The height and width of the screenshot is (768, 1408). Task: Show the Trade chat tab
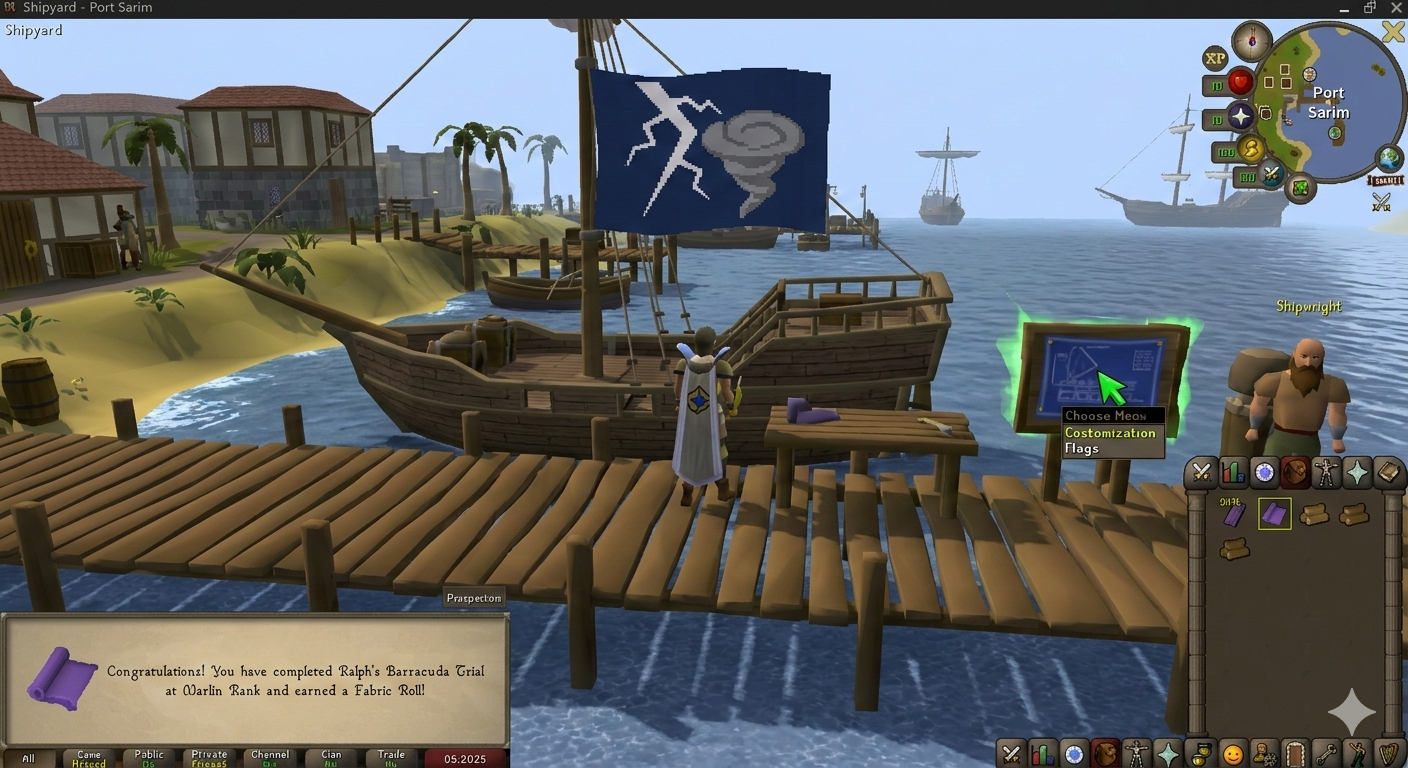(x=391, y=758)
